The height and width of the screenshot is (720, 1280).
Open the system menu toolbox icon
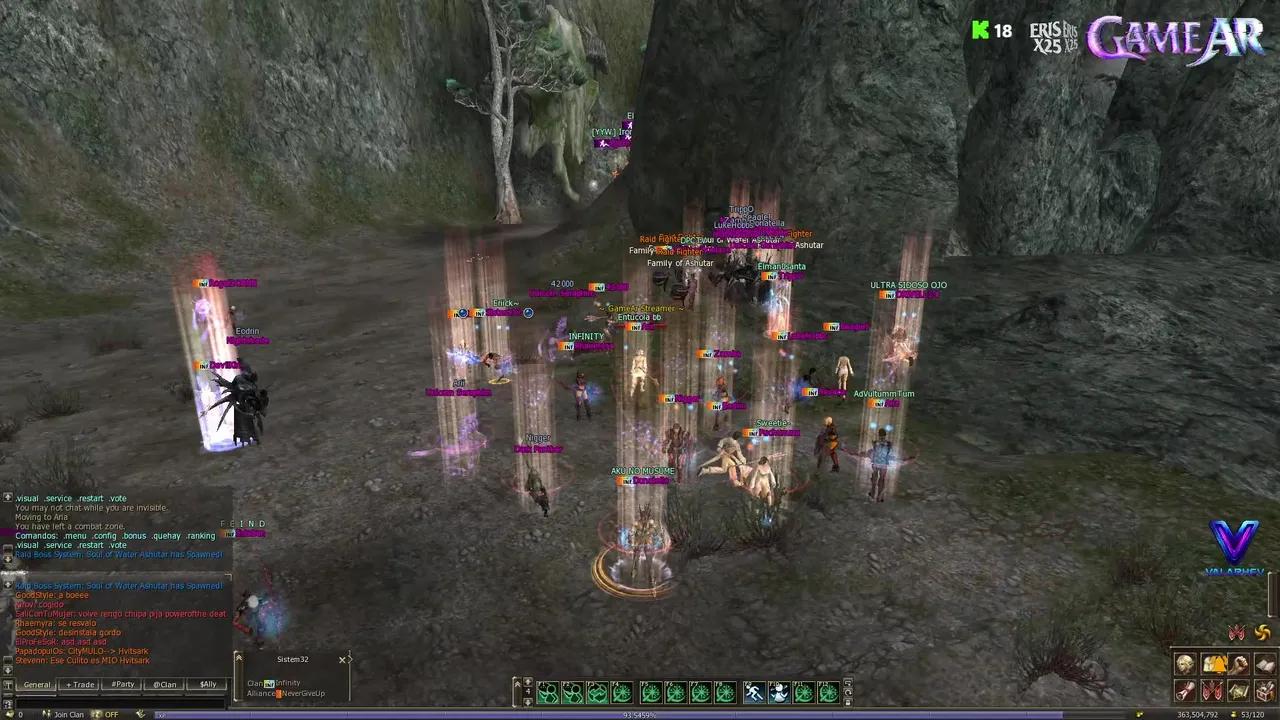[1265, 691]
